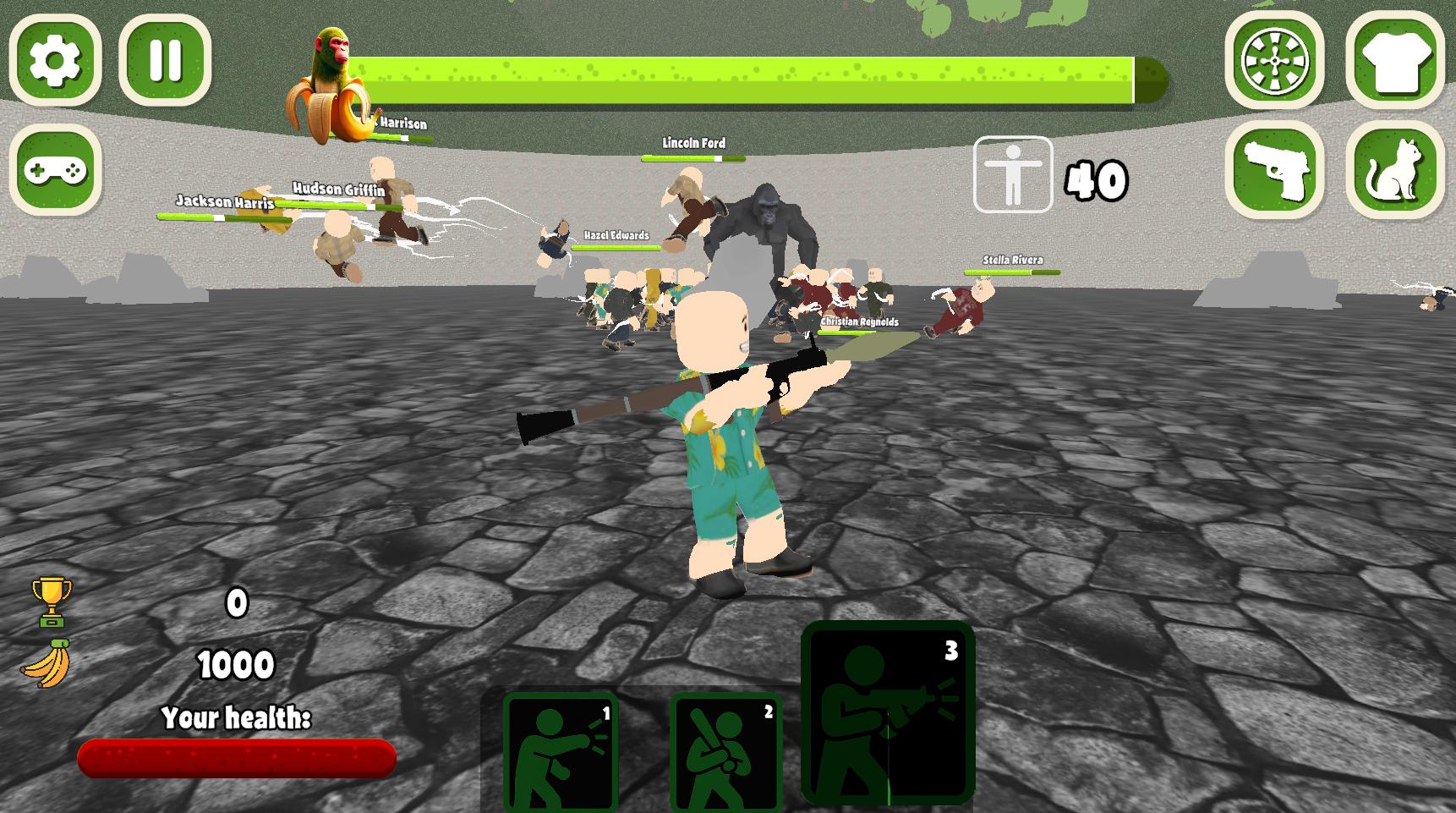Click Your health bar

coord(237,759)
